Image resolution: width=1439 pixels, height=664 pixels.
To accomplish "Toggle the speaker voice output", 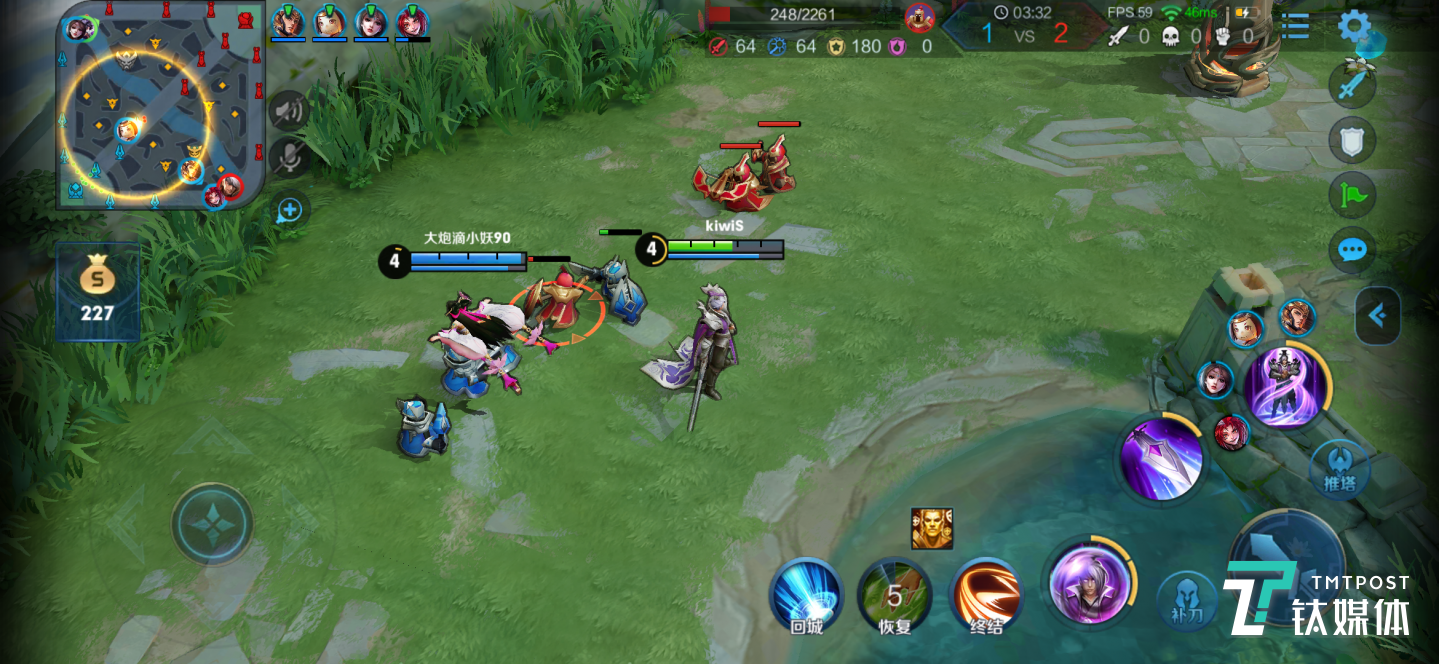I will (x=289, y=109).
